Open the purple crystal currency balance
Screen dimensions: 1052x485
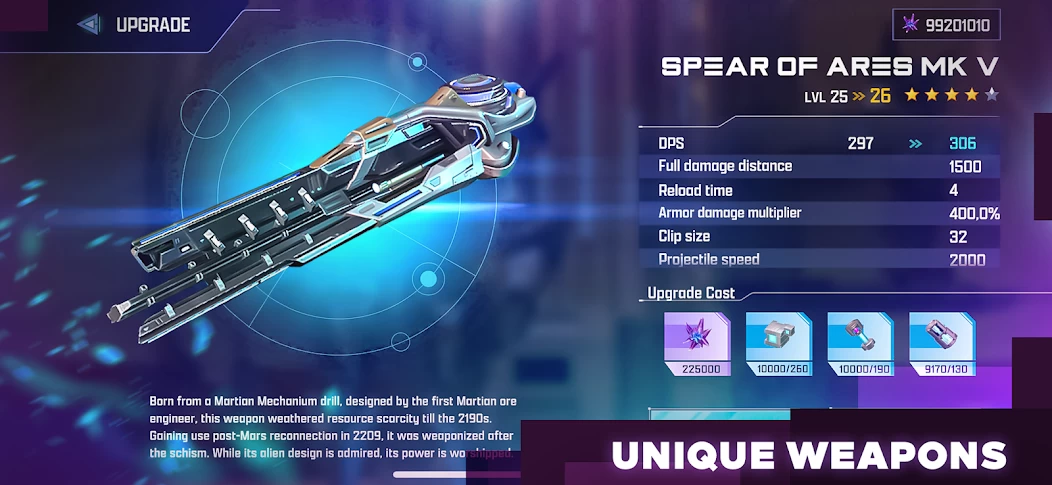(945, 25)
